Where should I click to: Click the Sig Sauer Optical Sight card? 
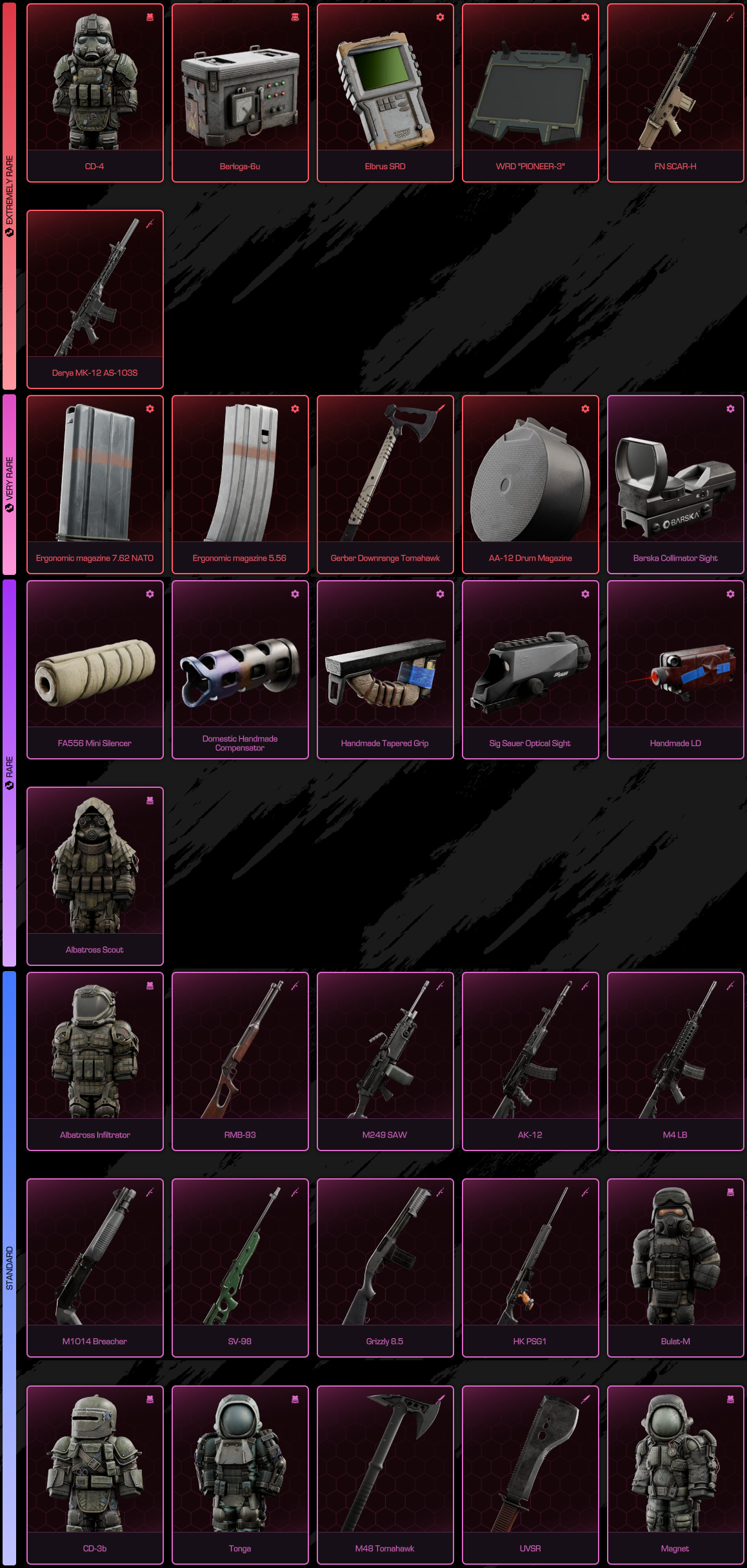coord(530,670)
